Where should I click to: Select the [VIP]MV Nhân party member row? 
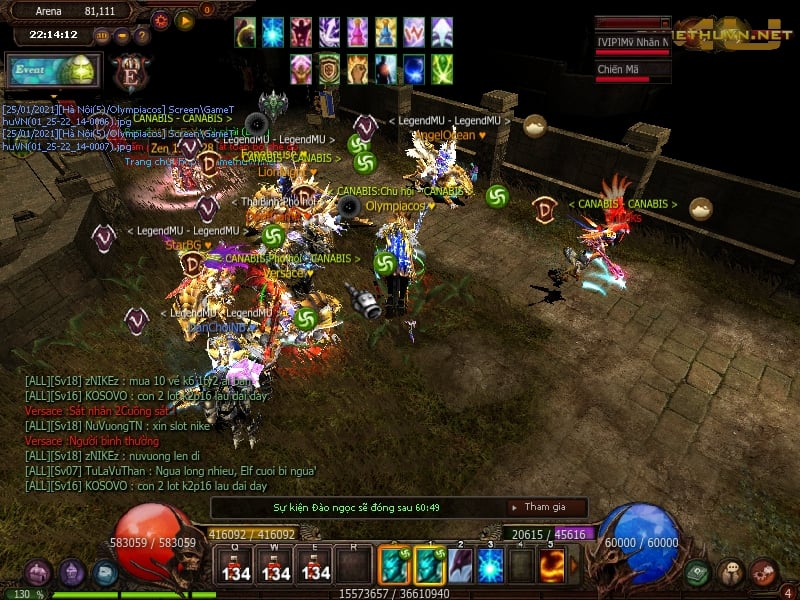tap(632, 42)
